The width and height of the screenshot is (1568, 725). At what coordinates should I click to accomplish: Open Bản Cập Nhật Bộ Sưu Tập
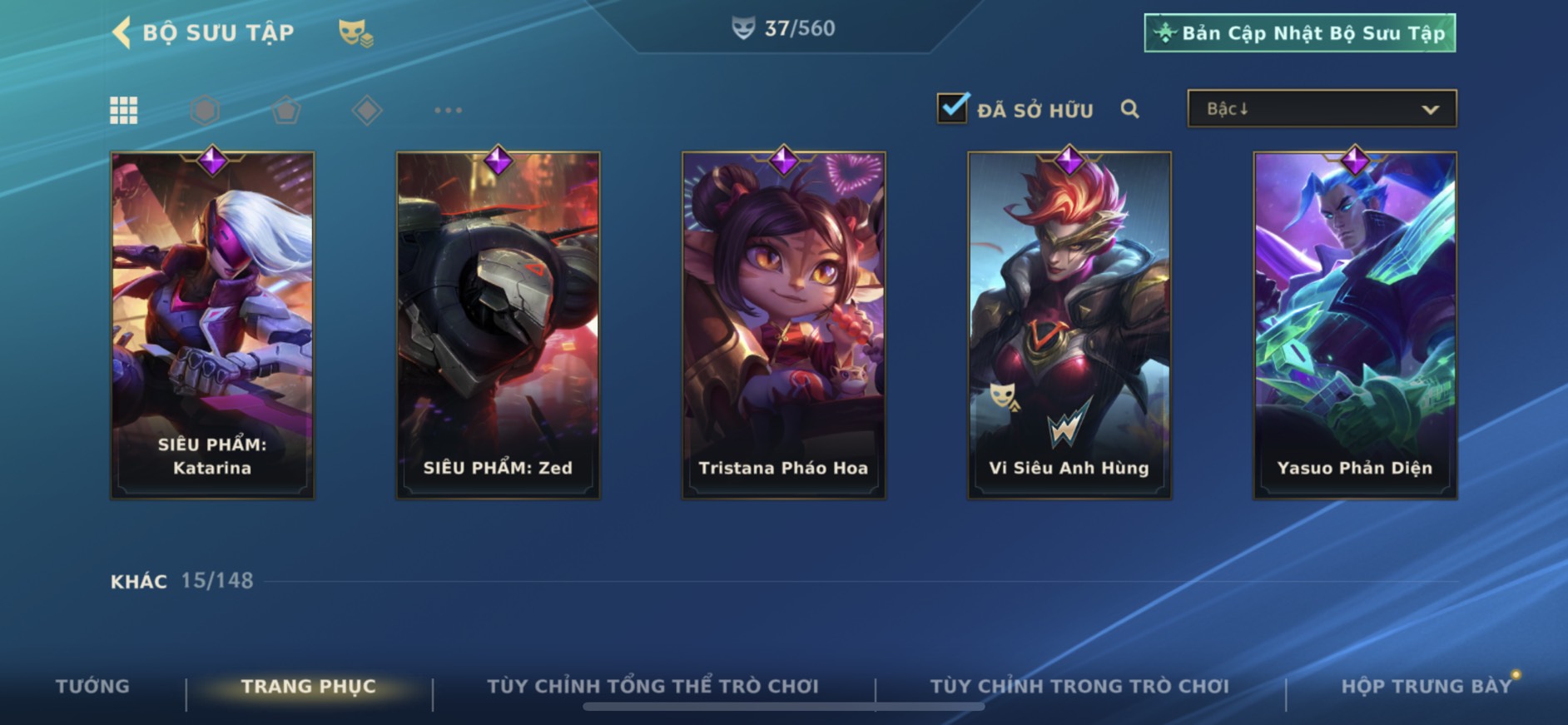pyautogui.click(x=1299, y=33)
